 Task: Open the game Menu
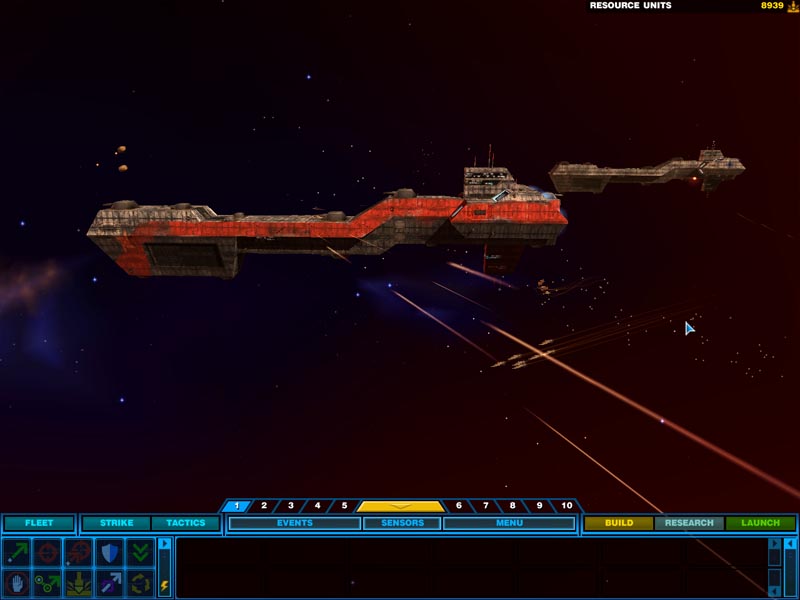click(x=509, y=523)
